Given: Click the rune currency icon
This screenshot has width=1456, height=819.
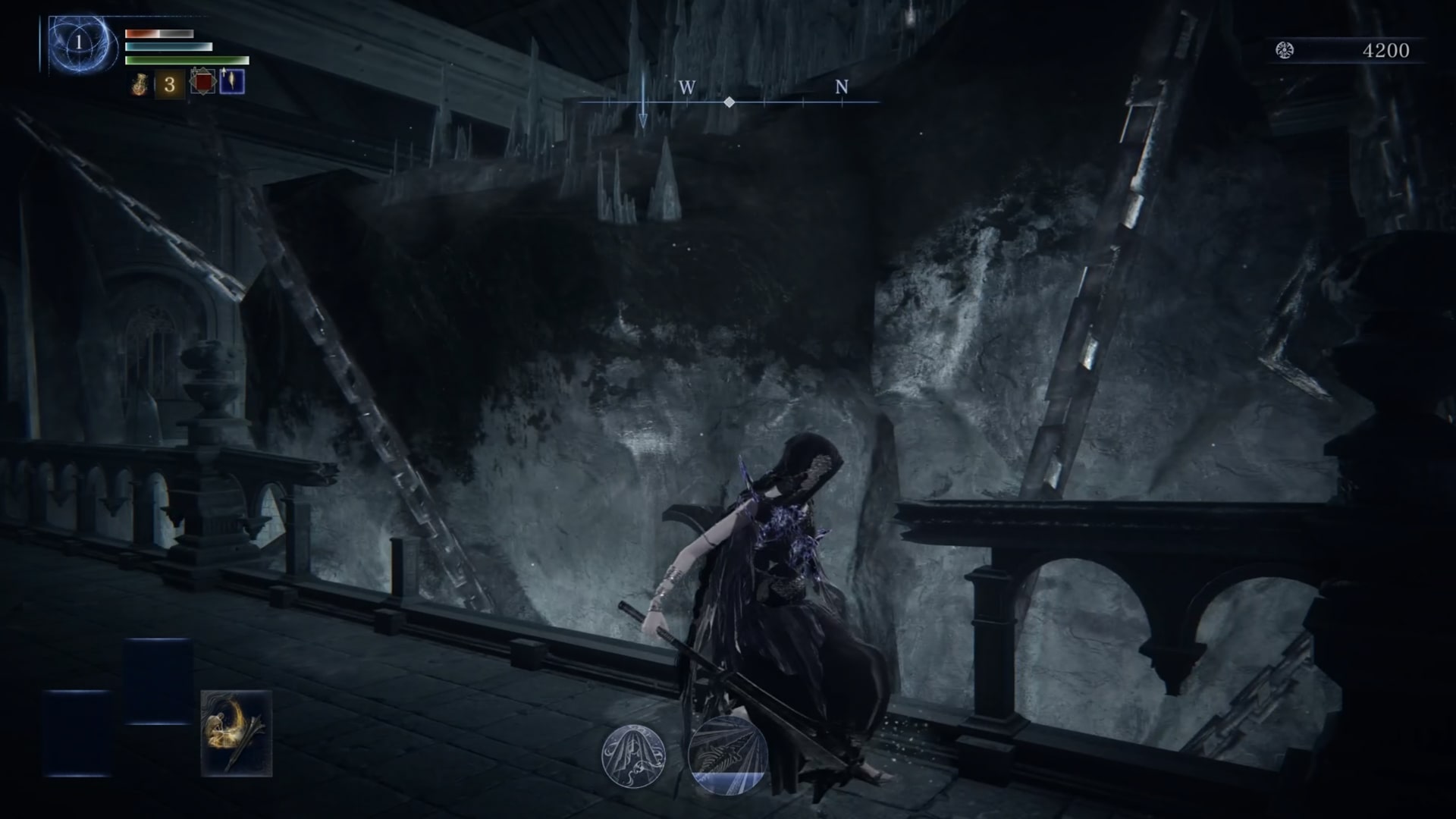Looking at the screenshot, I should 1284,51.
